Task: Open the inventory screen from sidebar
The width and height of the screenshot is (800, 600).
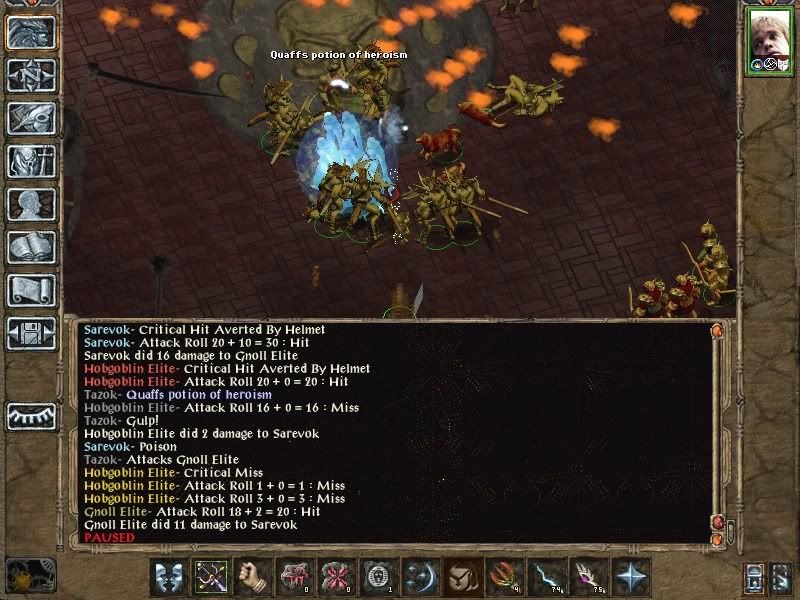Action: 31,161
